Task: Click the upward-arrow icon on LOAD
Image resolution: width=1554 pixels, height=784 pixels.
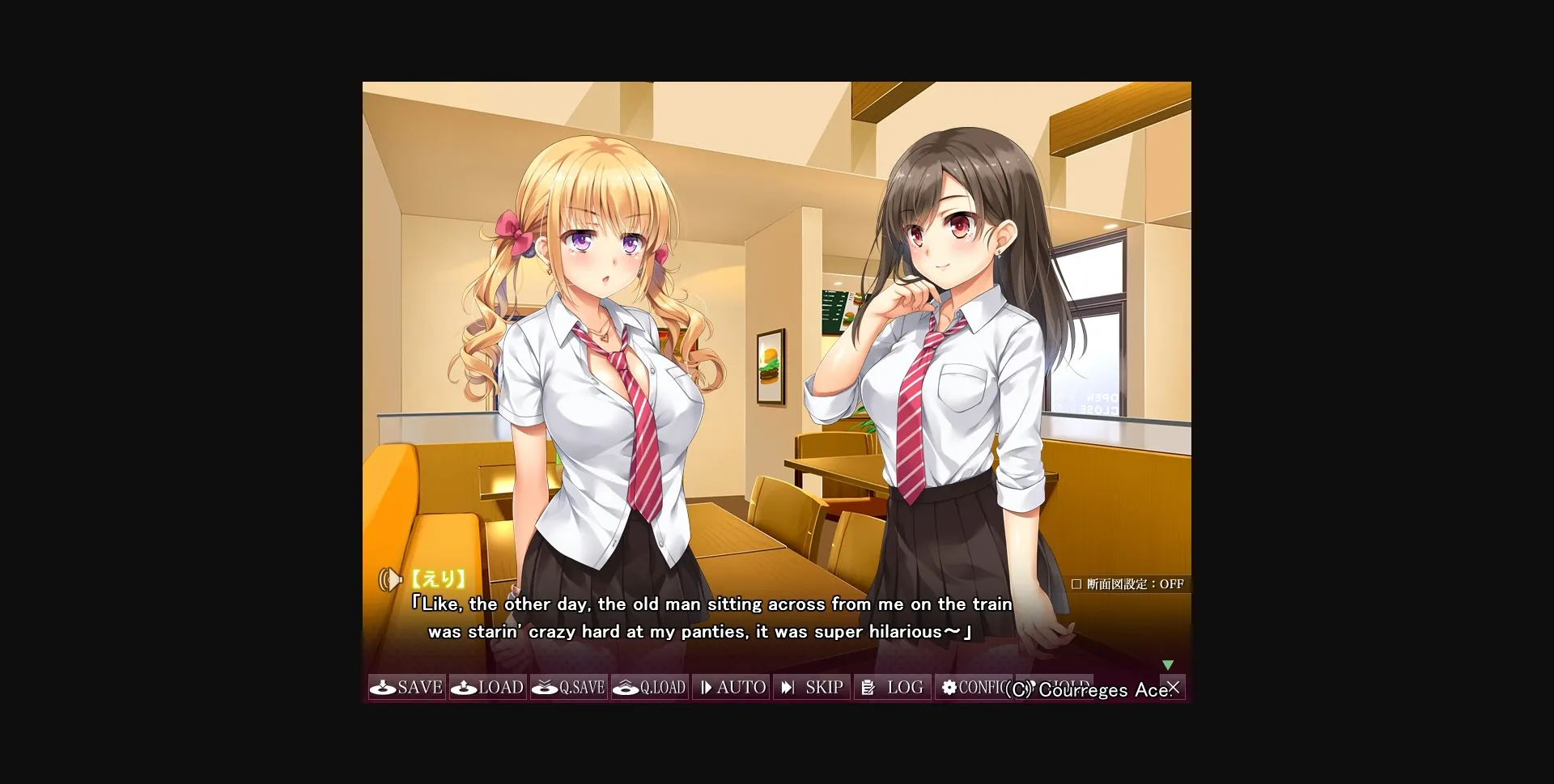Action: pyautogui.click(x=462, y=687)
